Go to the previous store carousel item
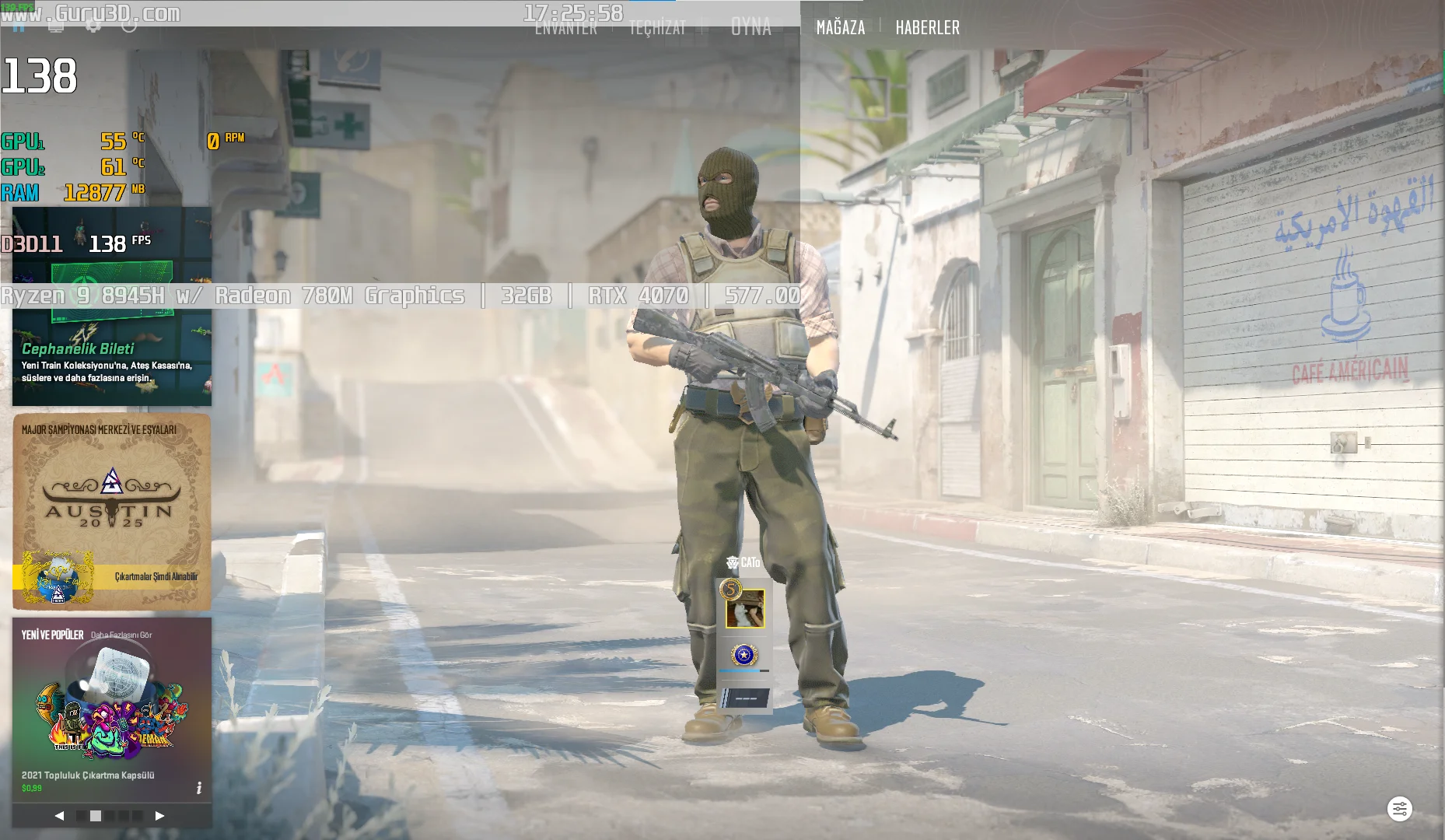This screenshot has width=1445, height=840. coord(59,816)
